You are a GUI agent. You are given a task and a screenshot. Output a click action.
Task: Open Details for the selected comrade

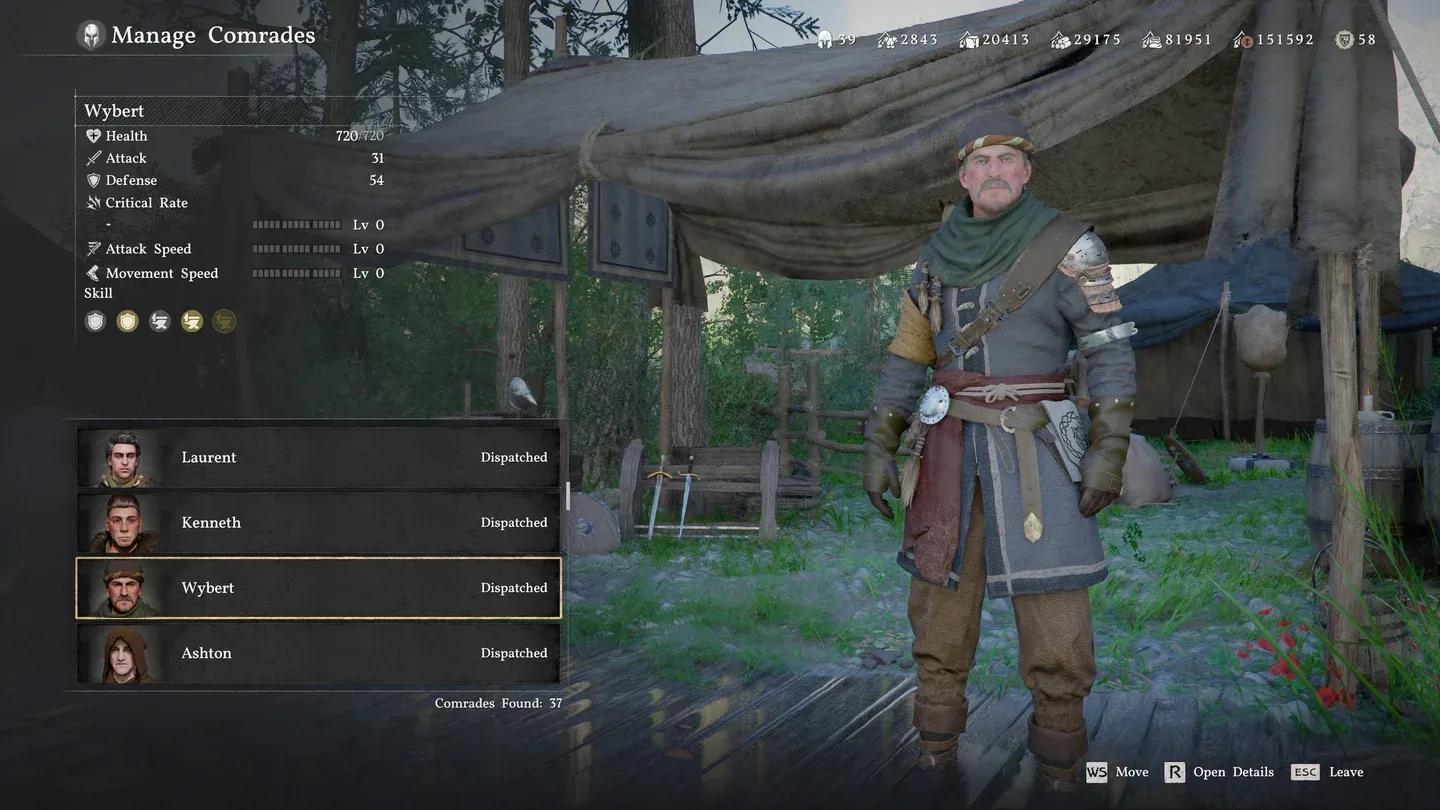1219,772
